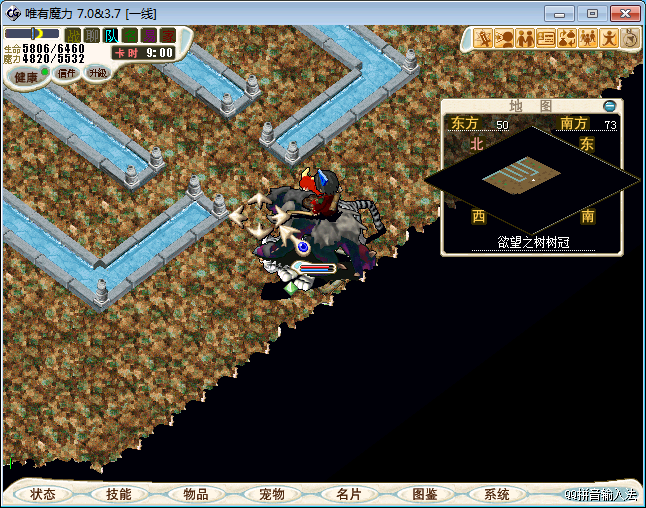Click the handshake team-up action icon
The height and width of the screenshot is (508, 646).
(525, 39)
